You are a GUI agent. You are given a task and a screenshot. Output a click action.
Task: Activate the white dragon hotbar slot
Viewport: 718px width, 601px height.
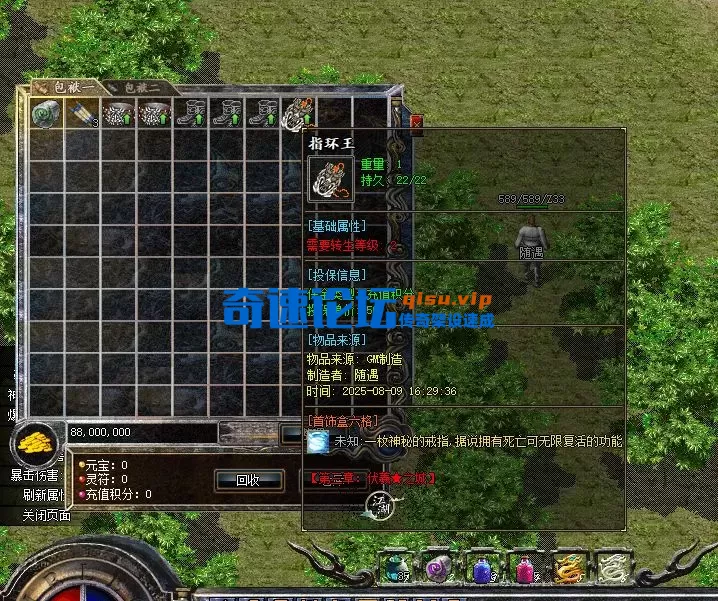tap(610, 568)
